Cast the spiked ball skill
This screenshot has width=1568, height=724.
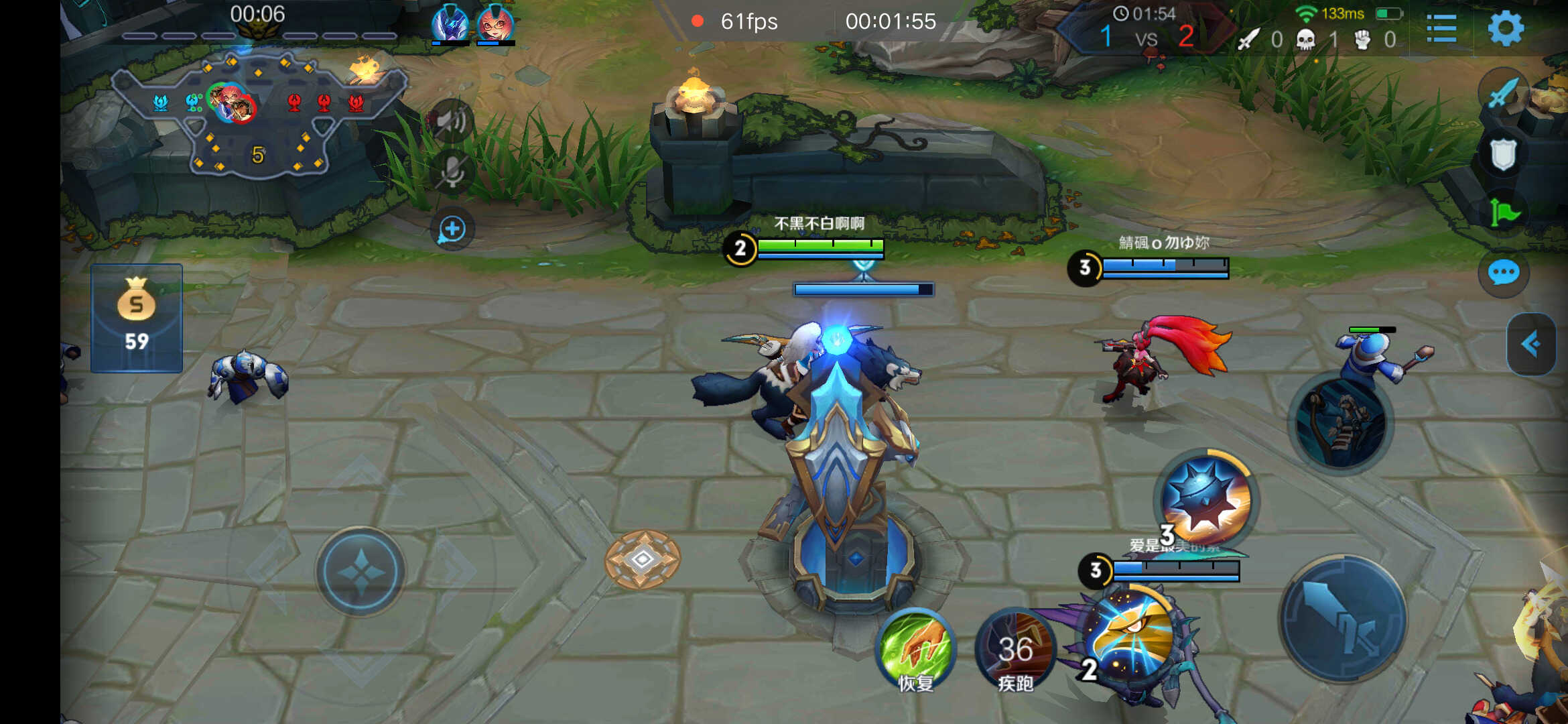tap(1207, 499)
